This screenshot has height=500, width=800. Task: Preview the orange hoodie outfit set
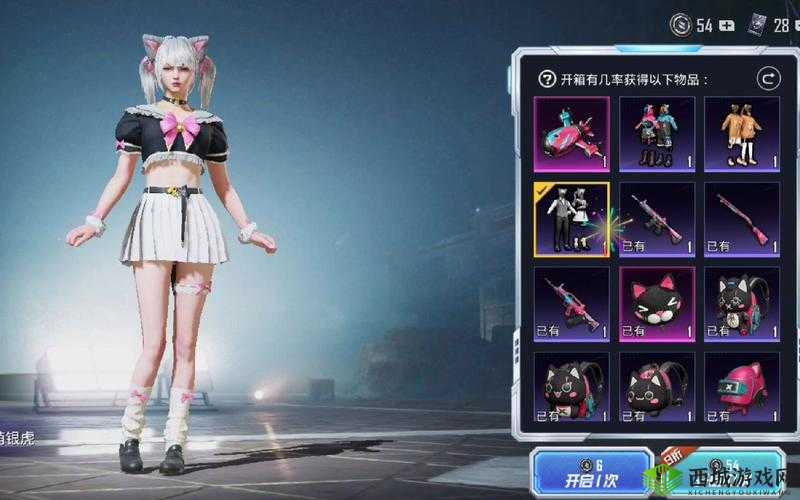click(742, 133)
